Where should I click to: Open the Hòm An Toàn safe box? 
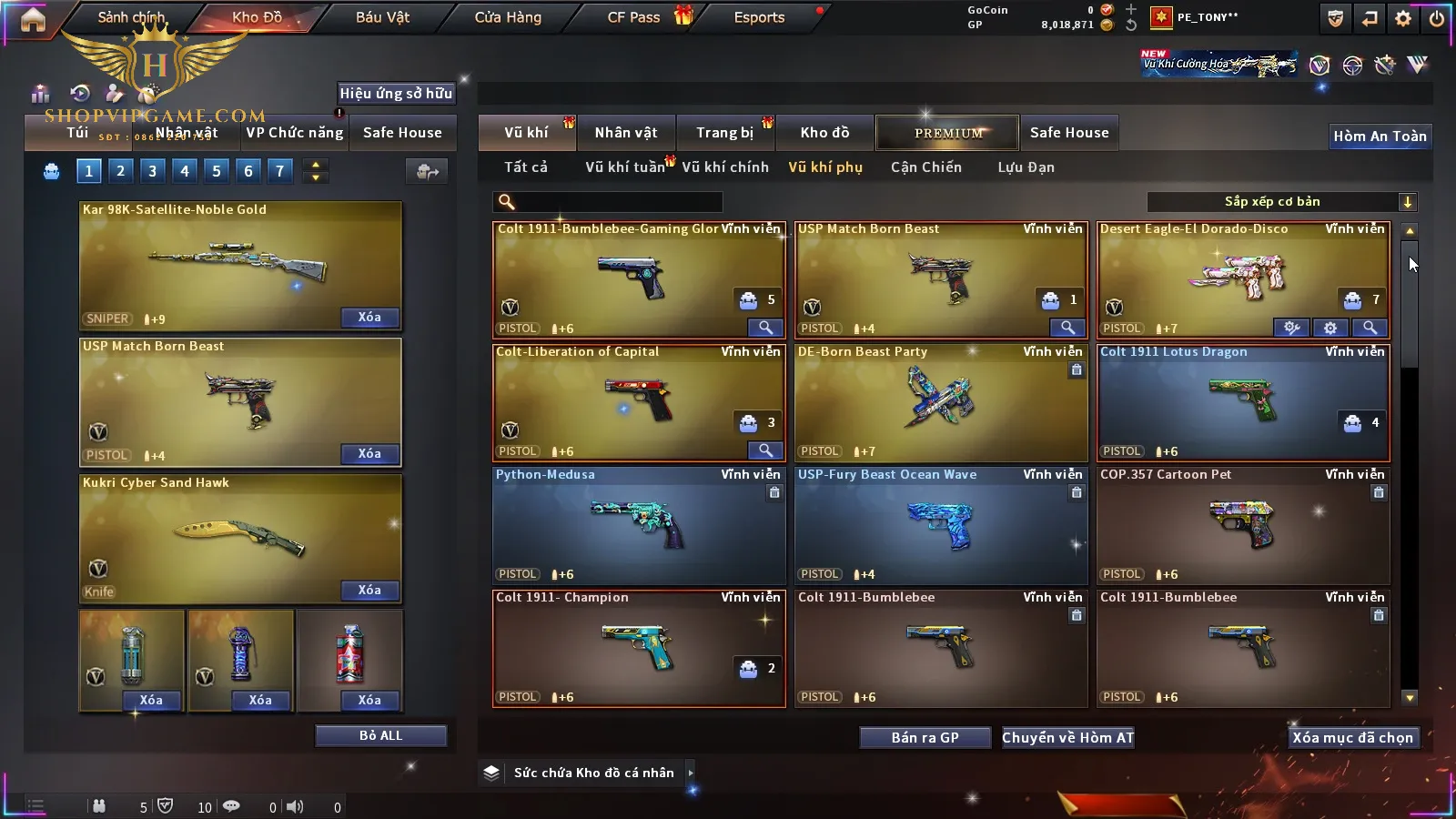1380,136
